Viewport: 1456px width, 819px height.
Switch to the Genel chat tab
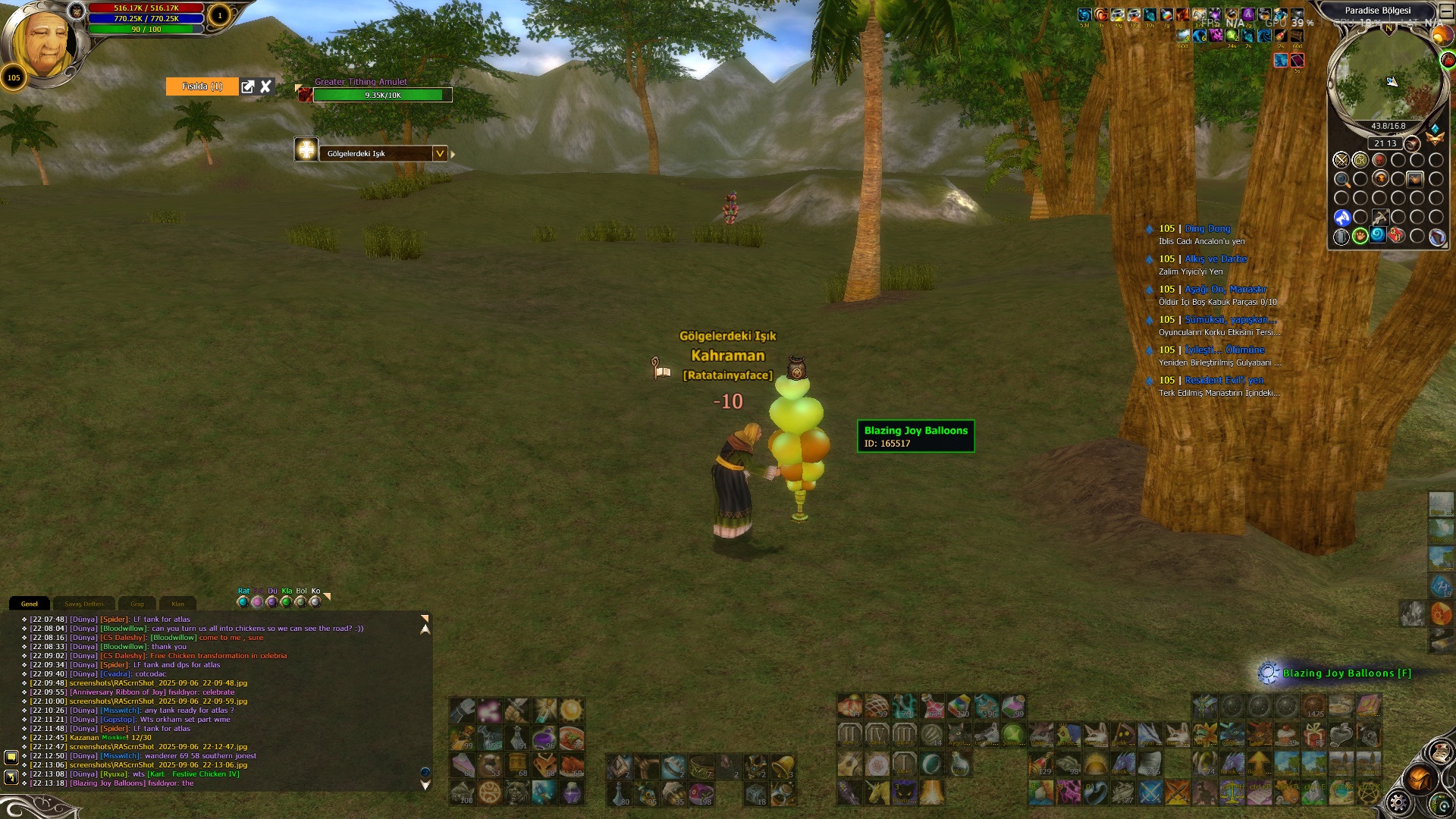pos(30,604)
